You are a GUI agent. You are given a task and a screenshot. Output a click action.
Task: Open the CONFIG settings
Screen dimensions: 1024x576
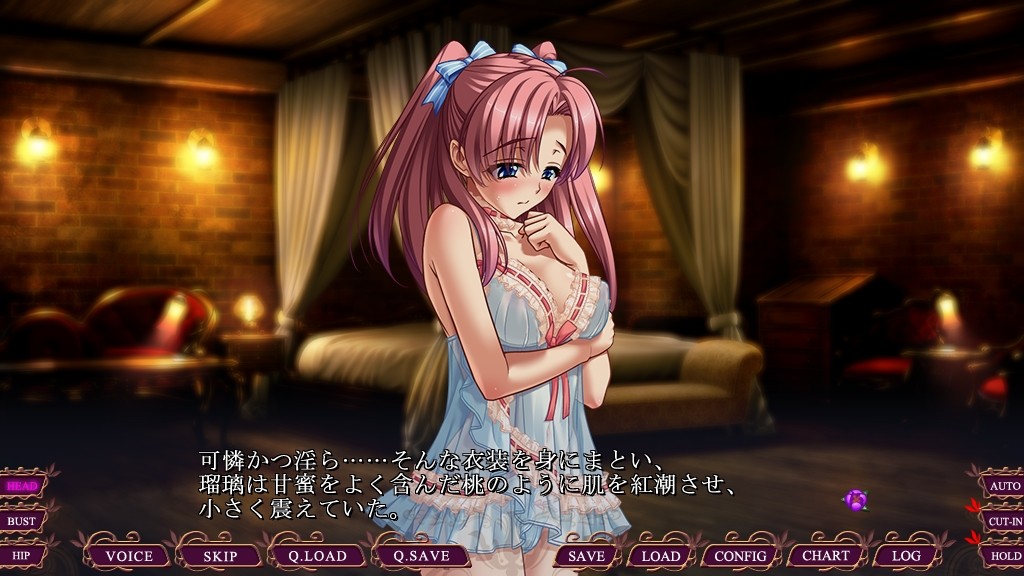(x=740, y=556)
